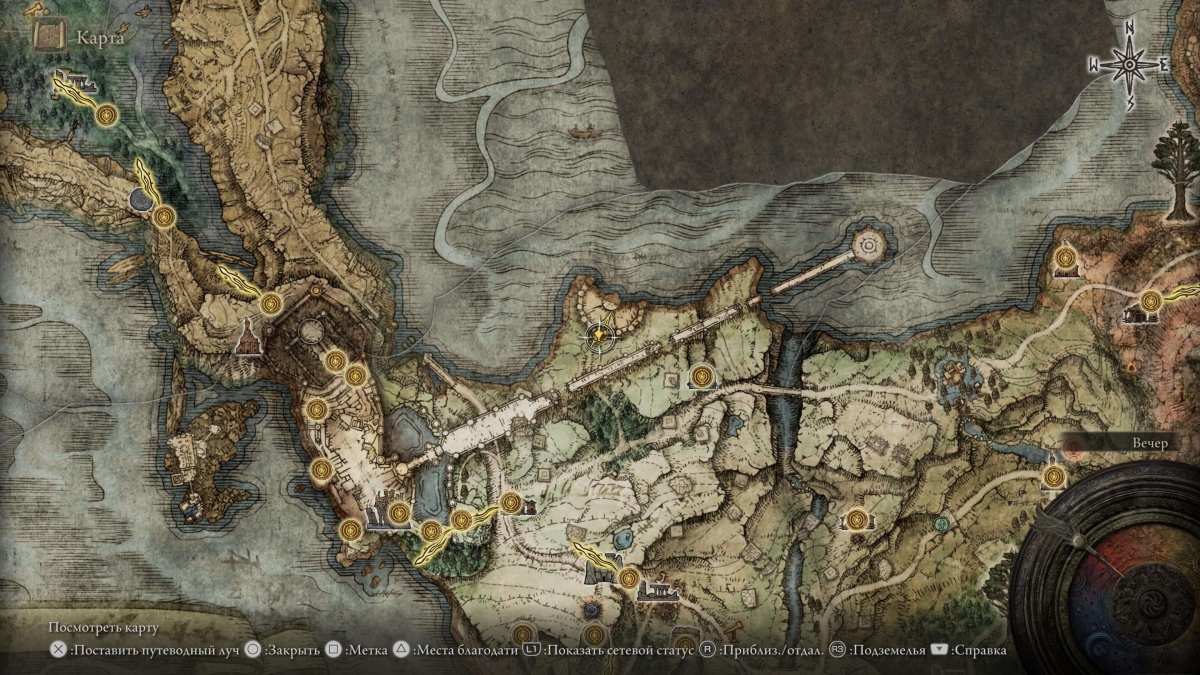Viewport: 1200px width, 675px height.
Task: Select the golden star map cursor
Action: click(599, 335)
